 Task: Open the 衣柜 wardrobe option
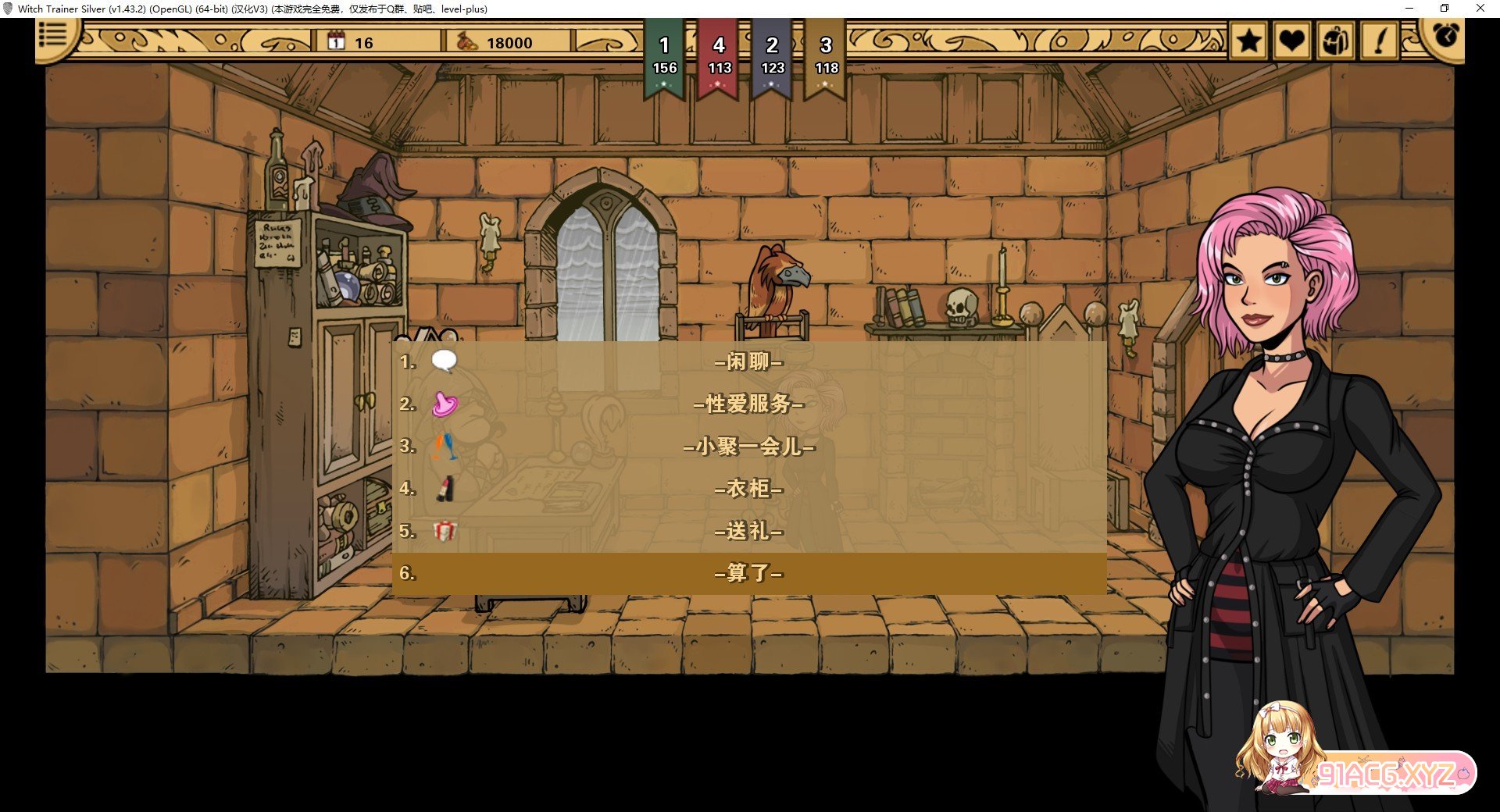tap(748, 489)
